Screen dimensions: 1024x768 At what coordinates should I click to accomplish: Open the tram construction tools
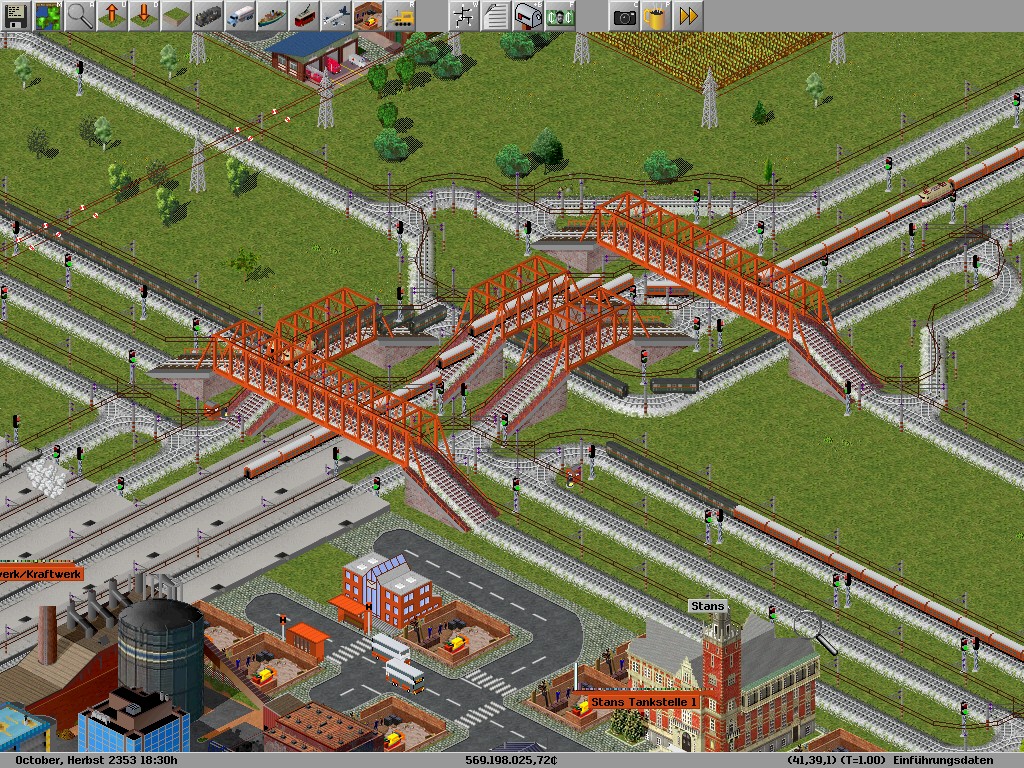point(304,16)
